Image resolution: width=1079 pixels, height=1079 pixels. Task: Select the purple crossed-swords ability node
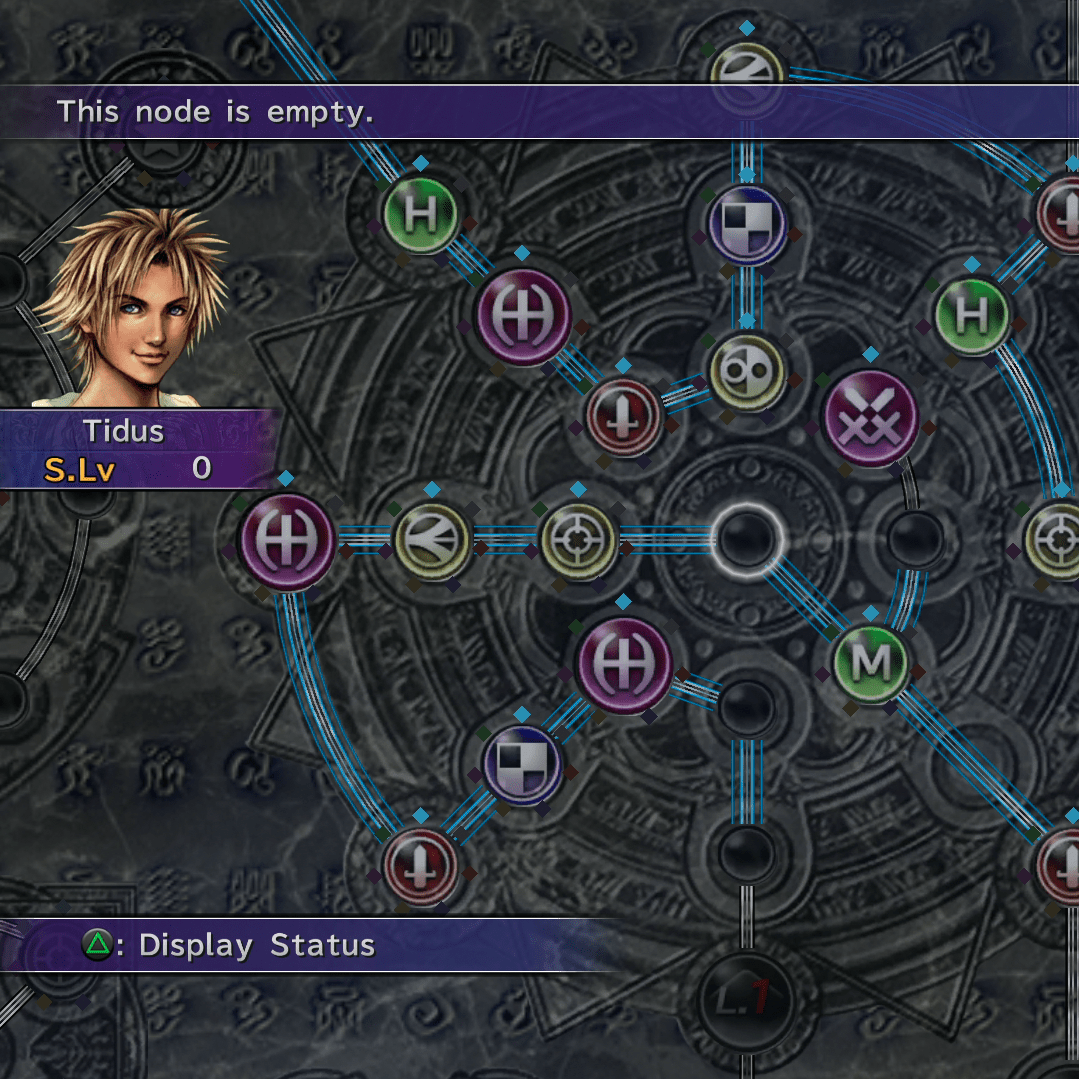tap(870, 417)
